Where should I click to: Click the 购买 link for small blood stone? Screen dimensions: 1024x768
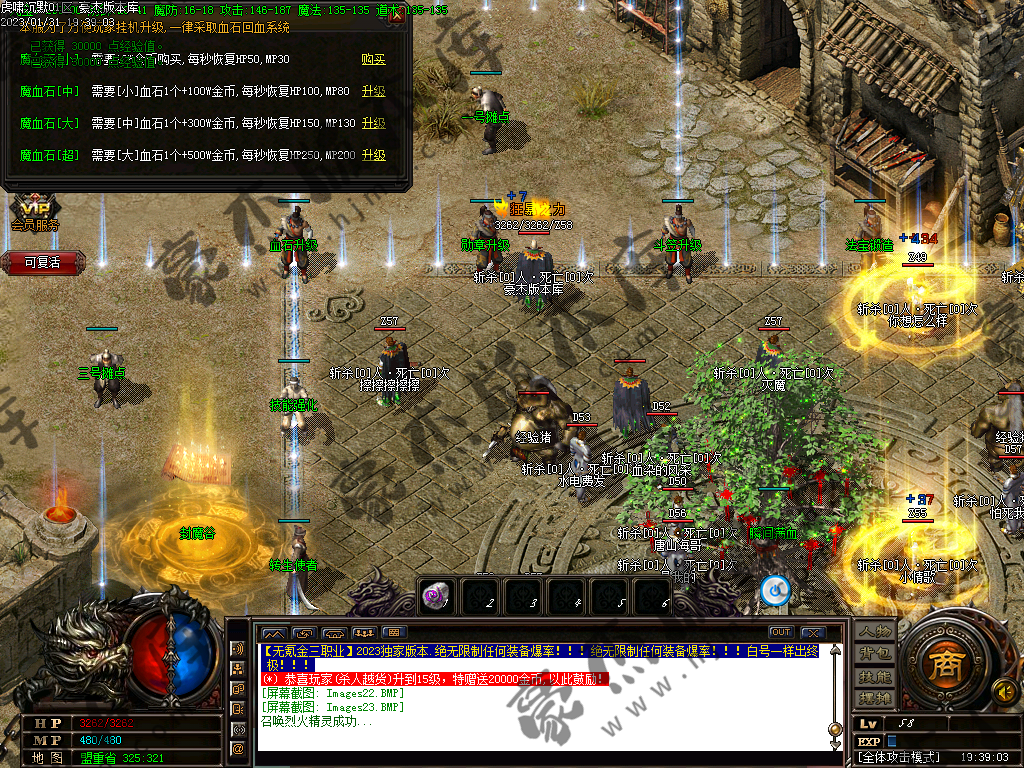373,60
